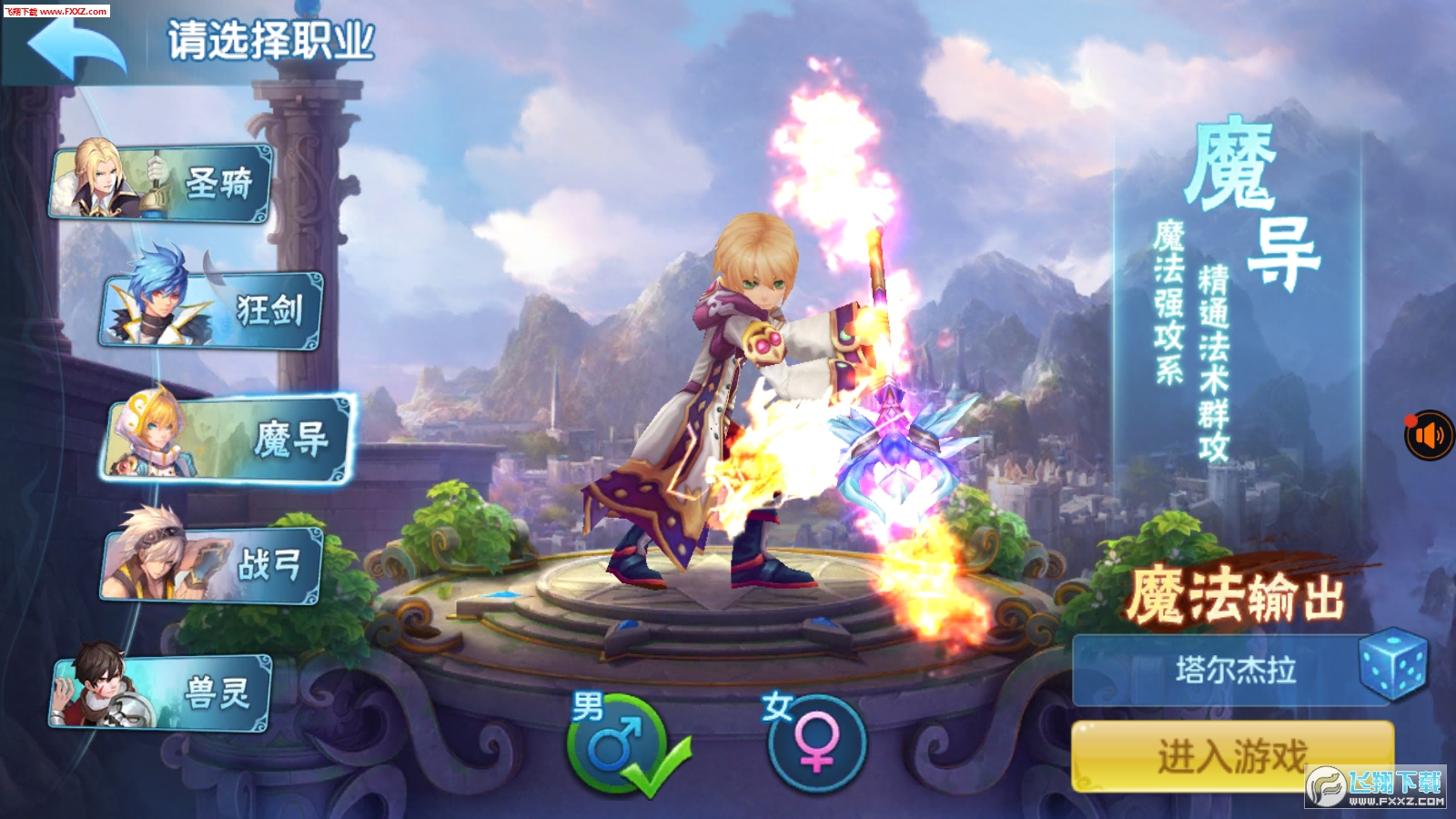The height and width of the screenshot is (819, 1456).
Task: Select male gender 男
Action: [617, 746]
